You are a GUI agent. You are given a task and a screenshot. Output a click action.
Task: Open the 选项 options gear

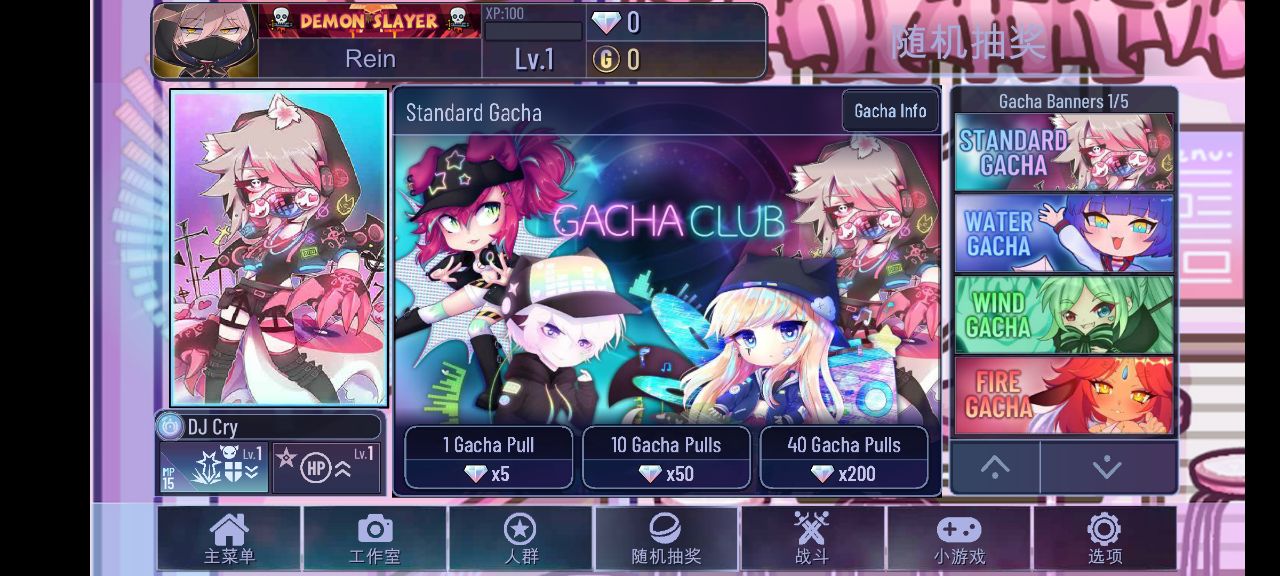tap(1104, 539)
